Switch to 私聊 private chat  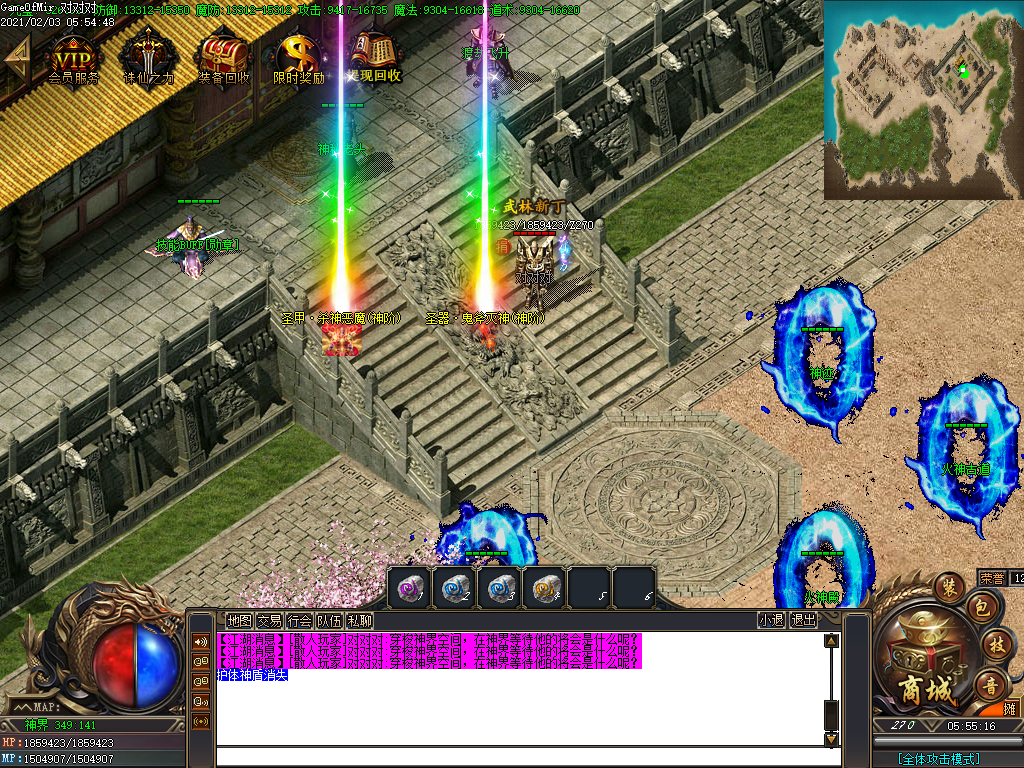[360, 620]
